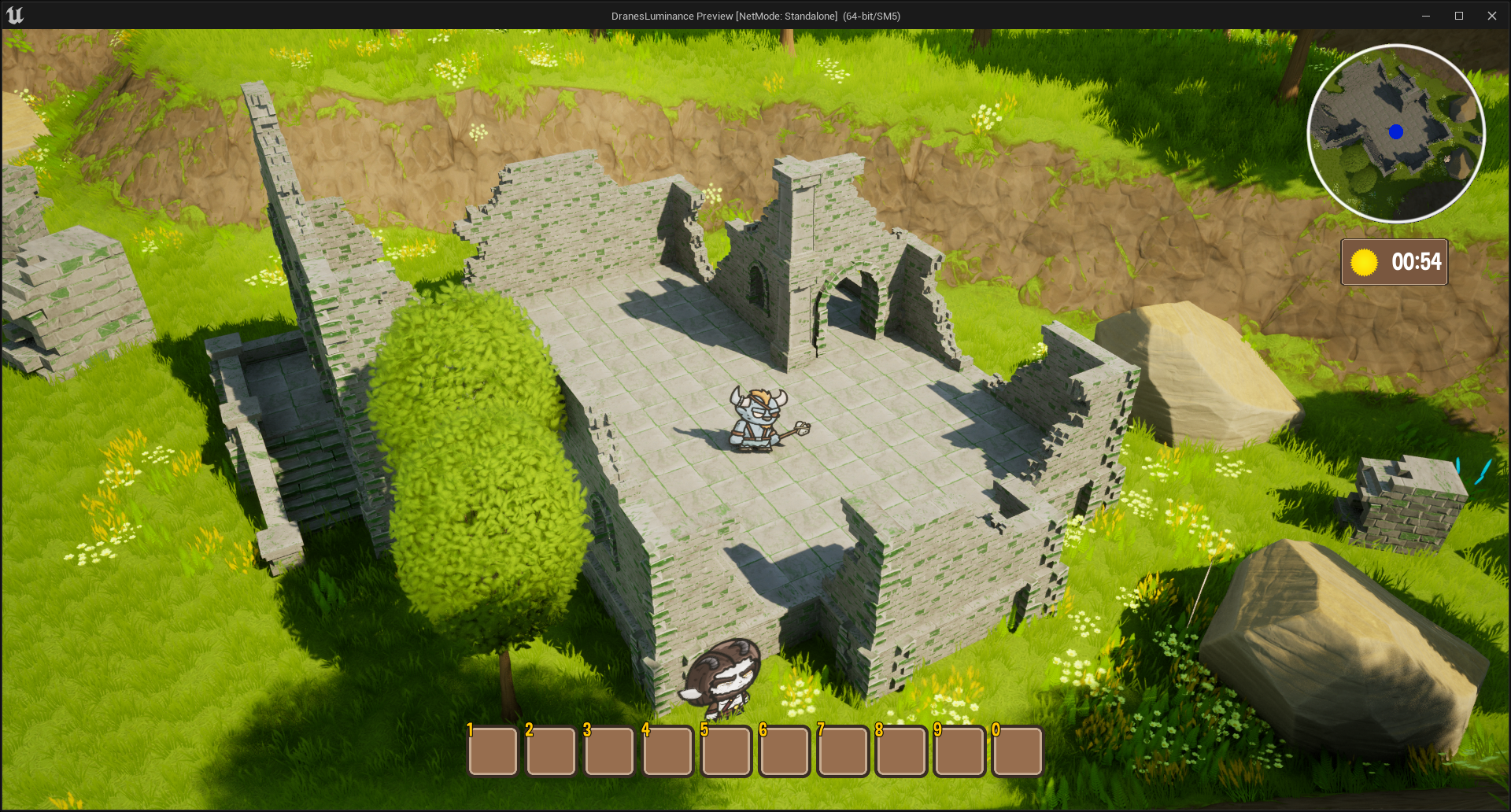The width and height of the screenshot is (1511, 812).
Task: Select hotbar slot number 1
Action: coord(493,751)
